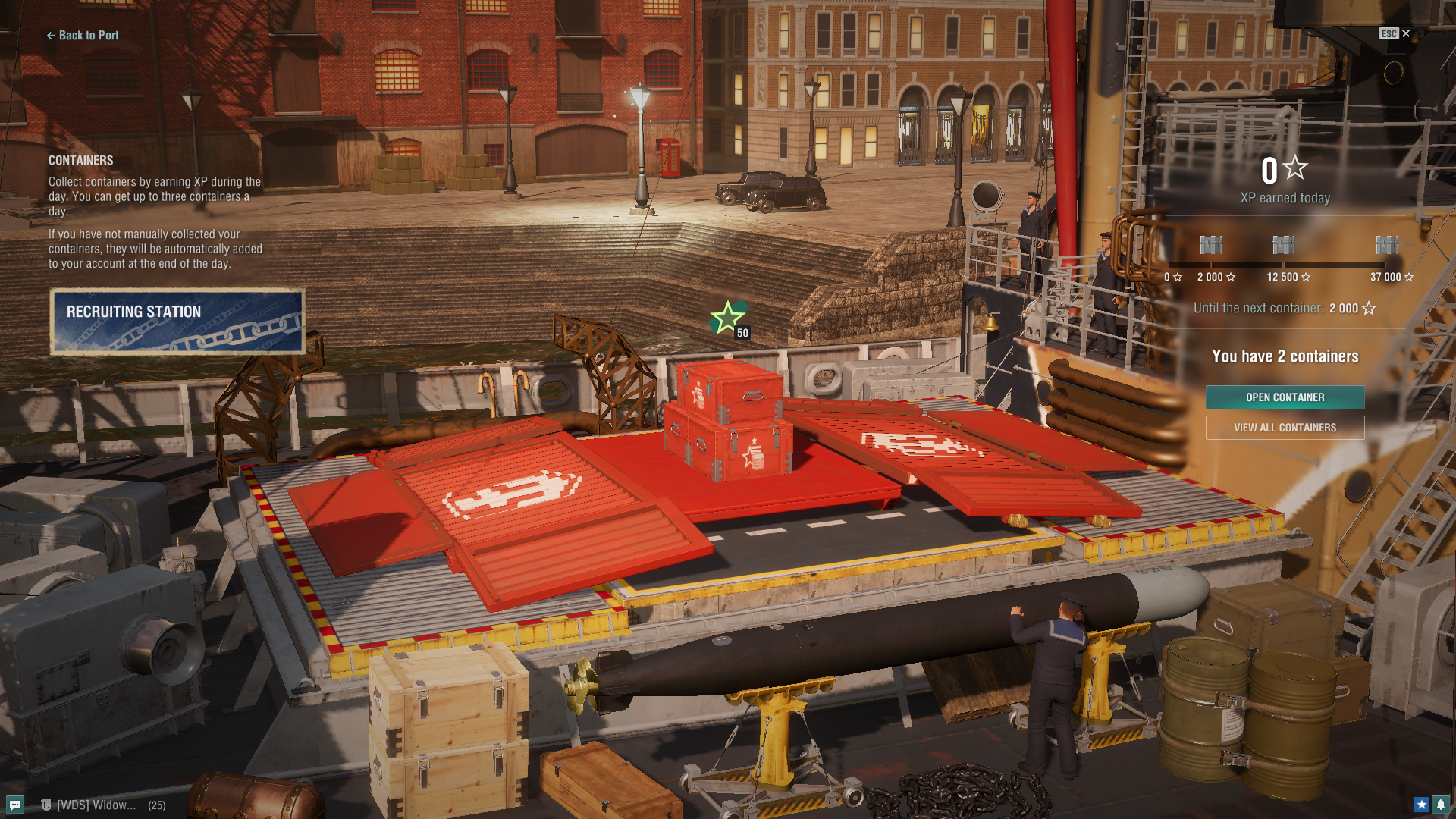
Task: Open the Recruiting Station banner
Action: coord(177,322)
